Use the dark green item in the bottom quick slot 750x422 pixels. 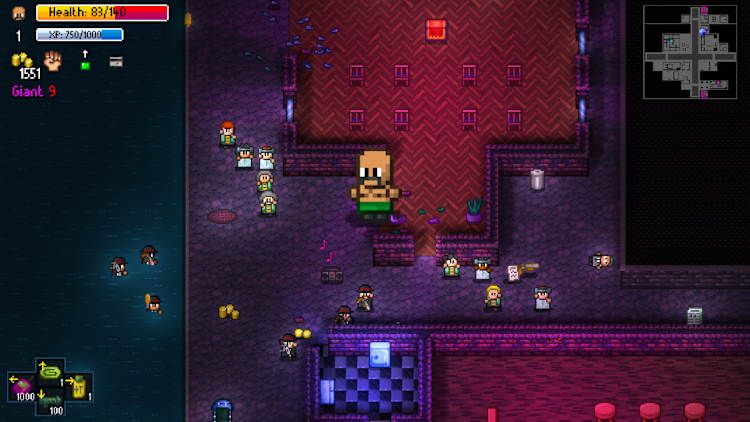click(x=51, y=402)
